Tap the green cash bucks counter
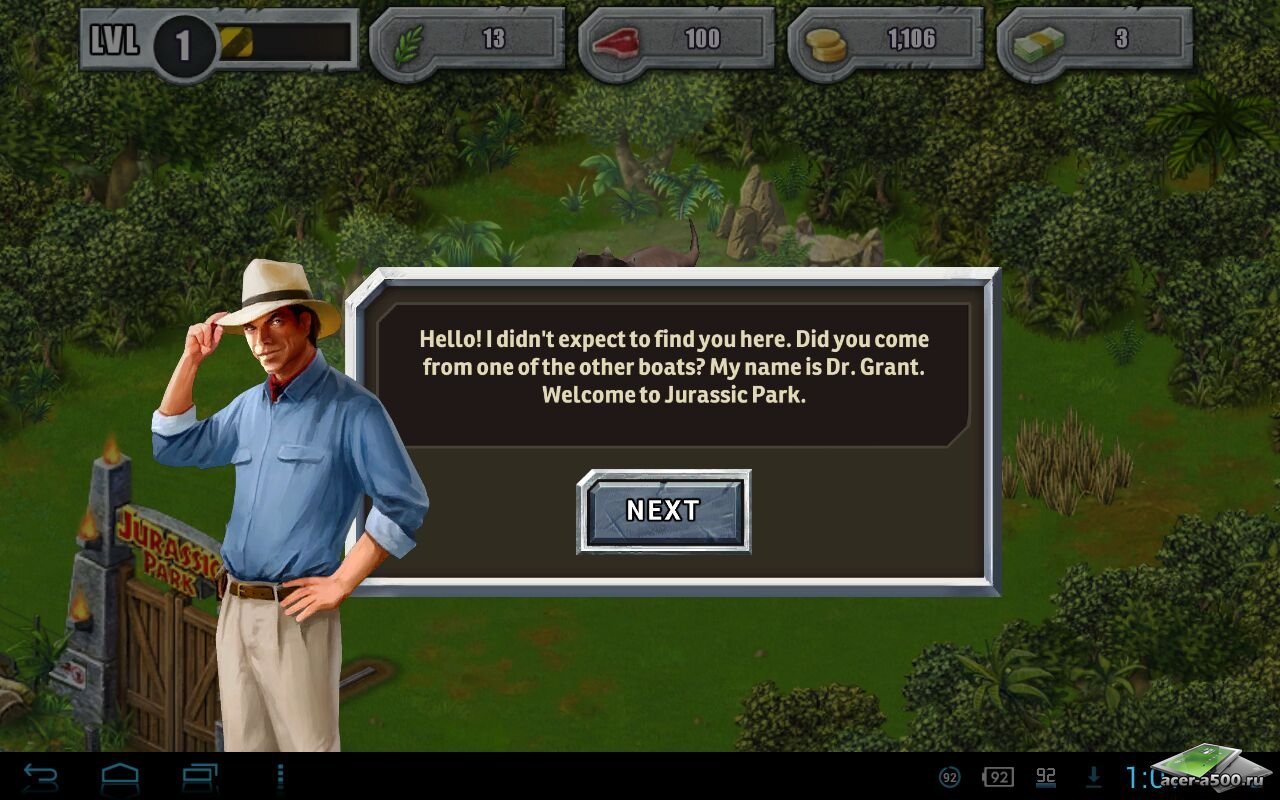Image resolution: width=1280 pixels, height=800 pixels. [1094, 41]
